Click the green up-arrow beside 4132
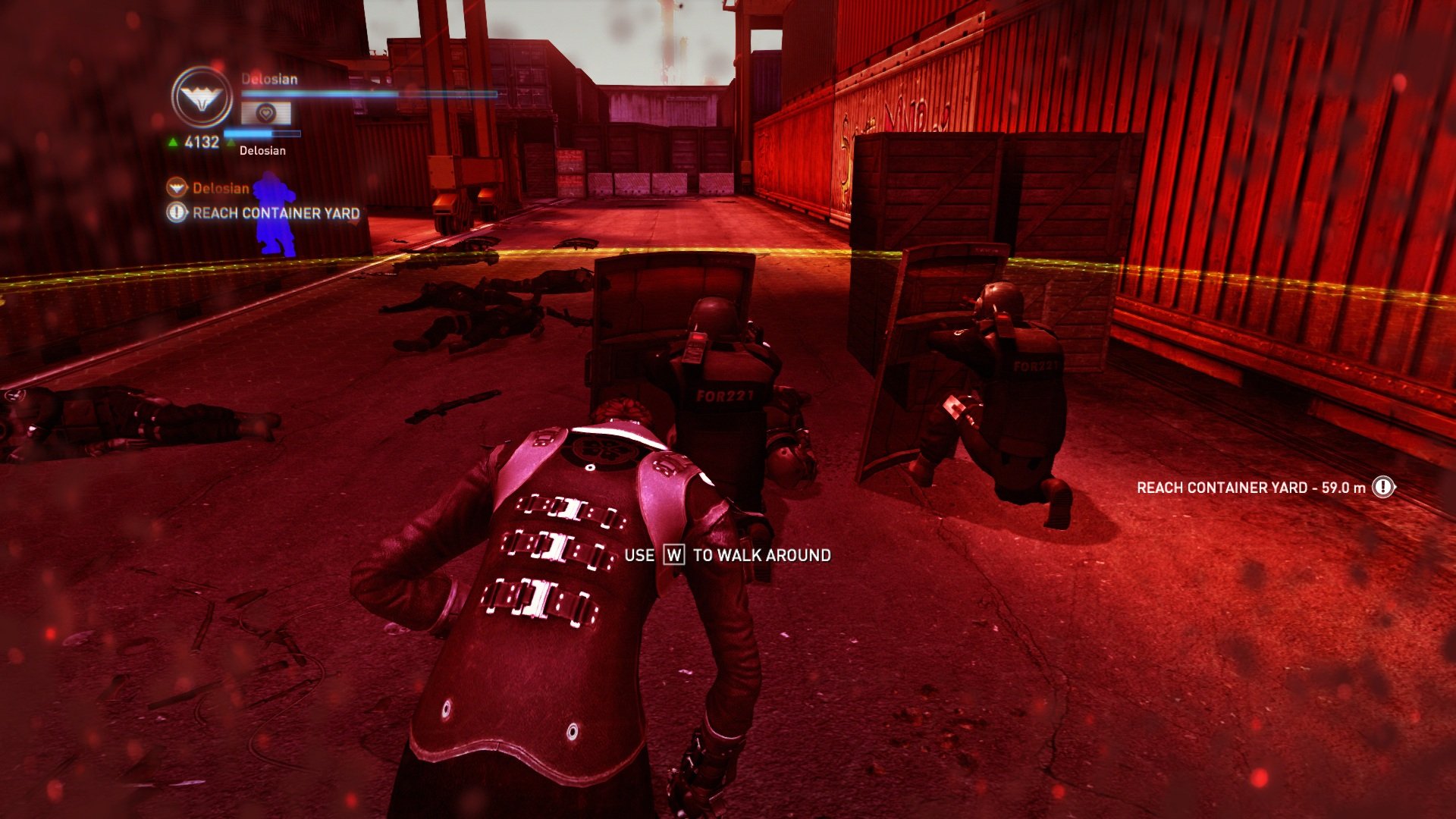The image size is (1456, 819). (172, 140)
